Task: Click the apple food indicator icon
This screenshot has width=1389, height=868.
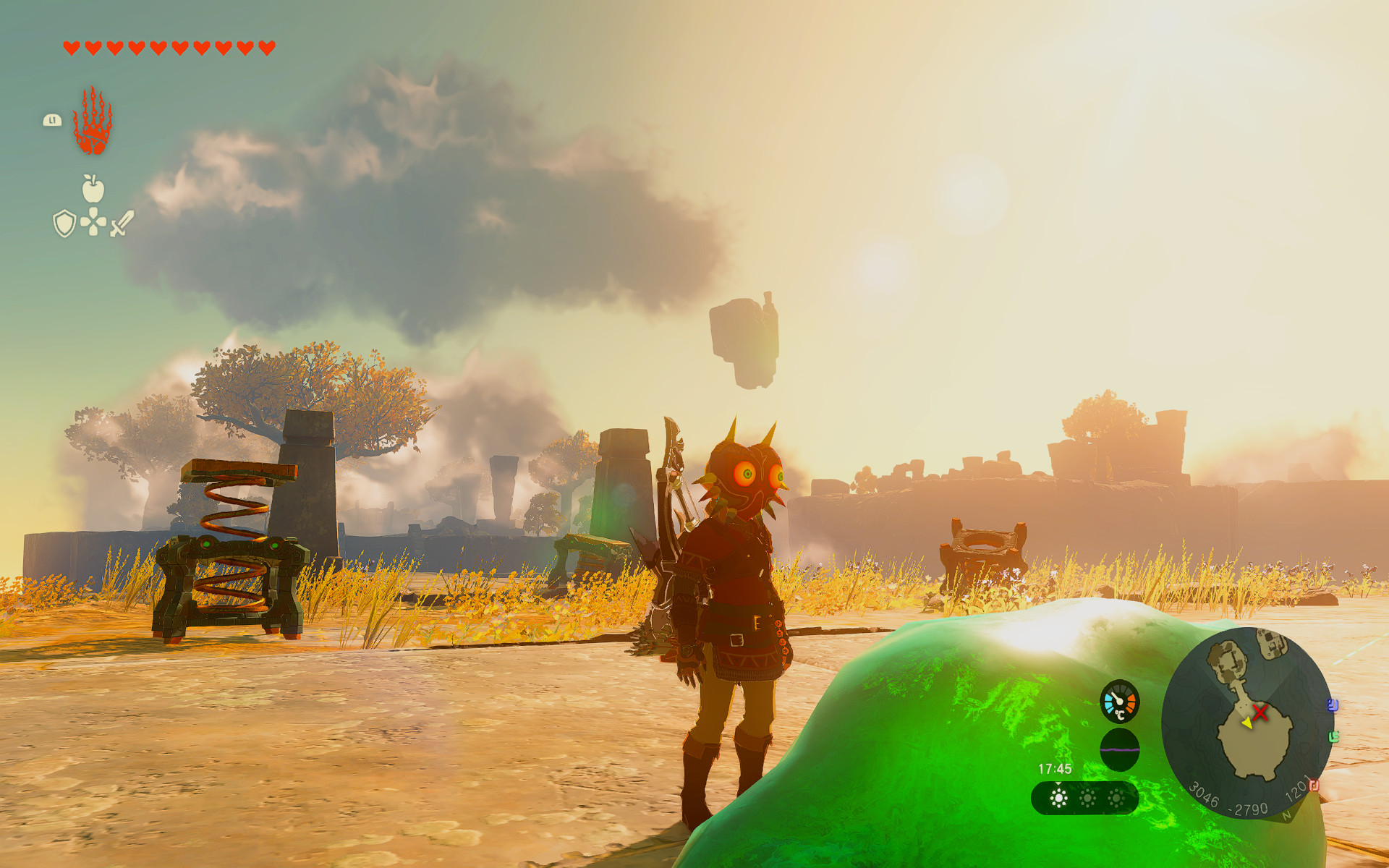Action: tap(95, 190)
